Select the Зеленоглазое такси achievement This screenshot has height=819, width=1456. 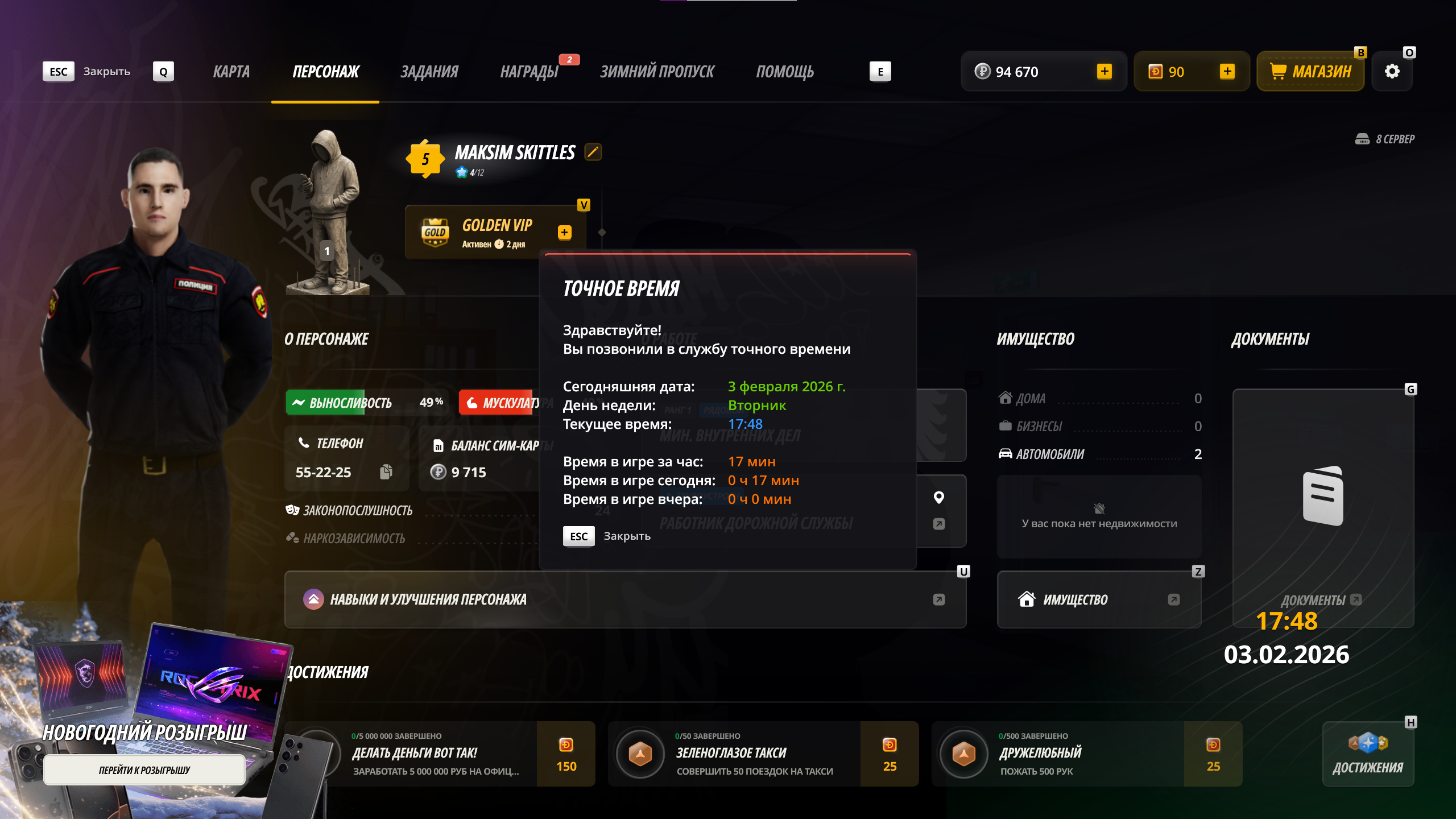[x=734, y=754]
